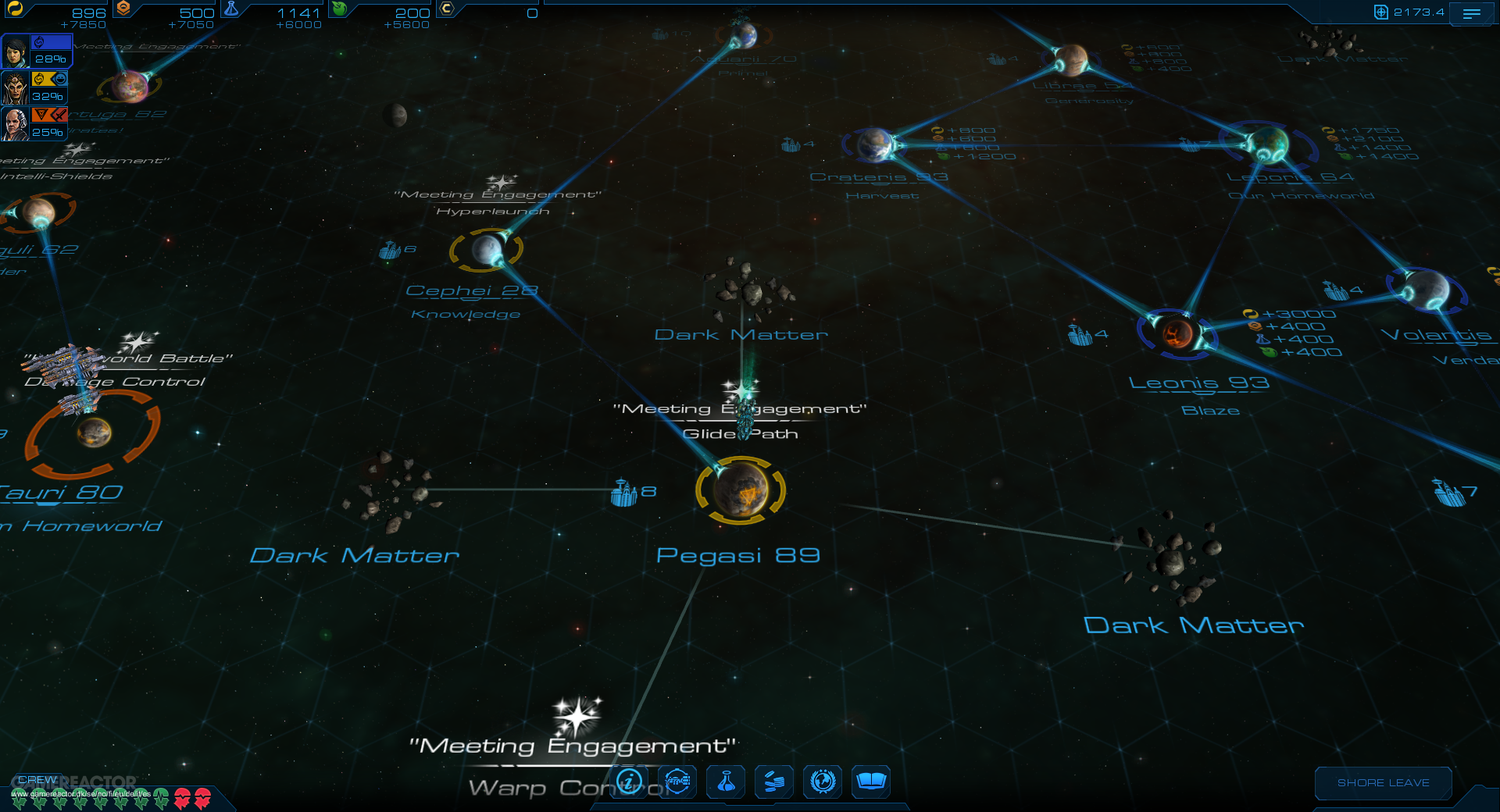Open the info panel via the i icon
The image size is (1500, 812).
[x=629, y=782]
